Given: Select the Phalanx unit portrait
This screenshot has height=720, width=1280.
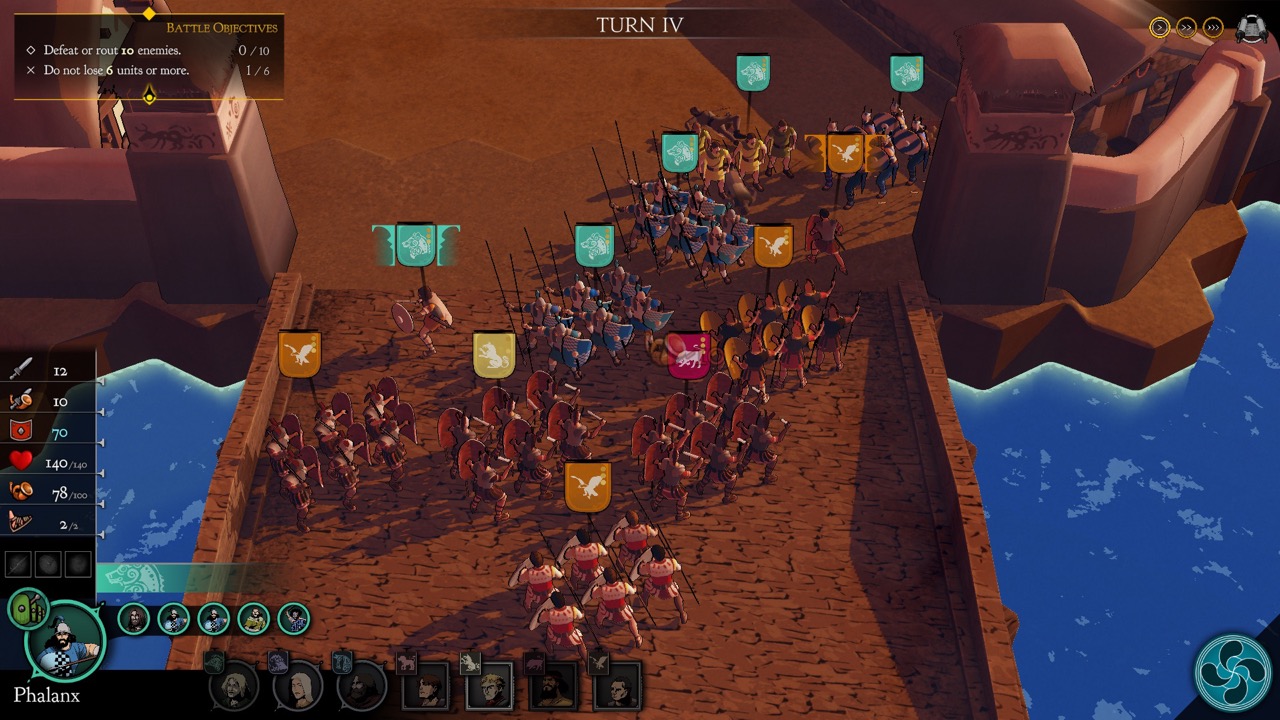Looking at the screenshot, I should (x=66, y=642).
